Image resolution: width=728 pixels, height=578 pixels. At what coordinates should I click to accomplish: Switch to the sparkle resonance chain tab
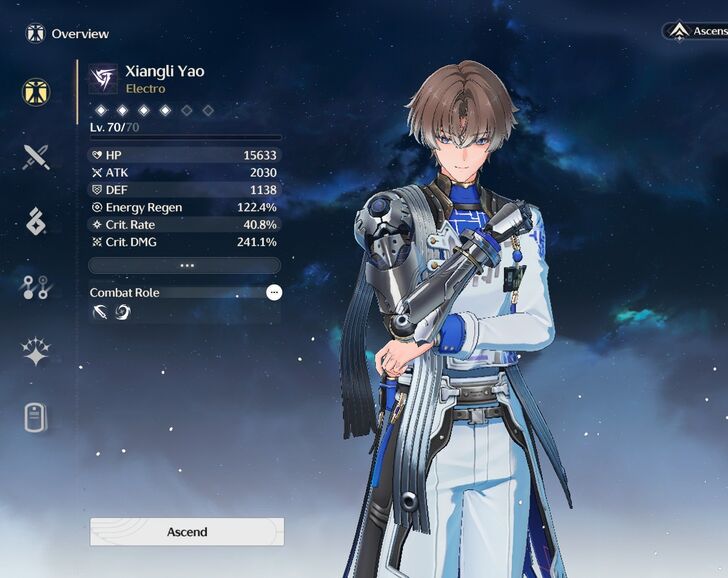[37, 352]
